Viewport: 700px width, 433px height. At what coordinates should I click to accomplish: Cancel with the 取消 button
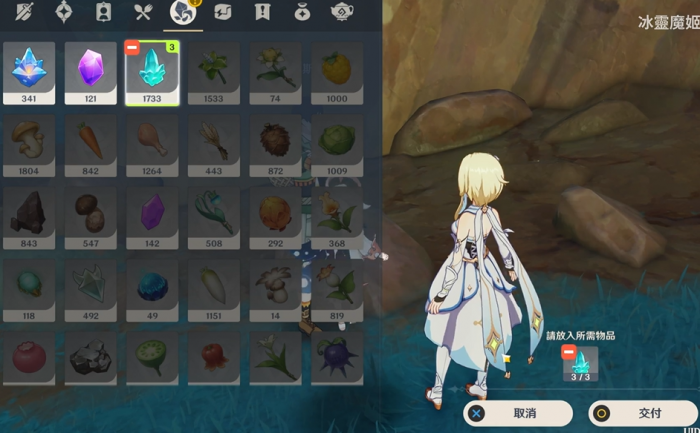517,412
